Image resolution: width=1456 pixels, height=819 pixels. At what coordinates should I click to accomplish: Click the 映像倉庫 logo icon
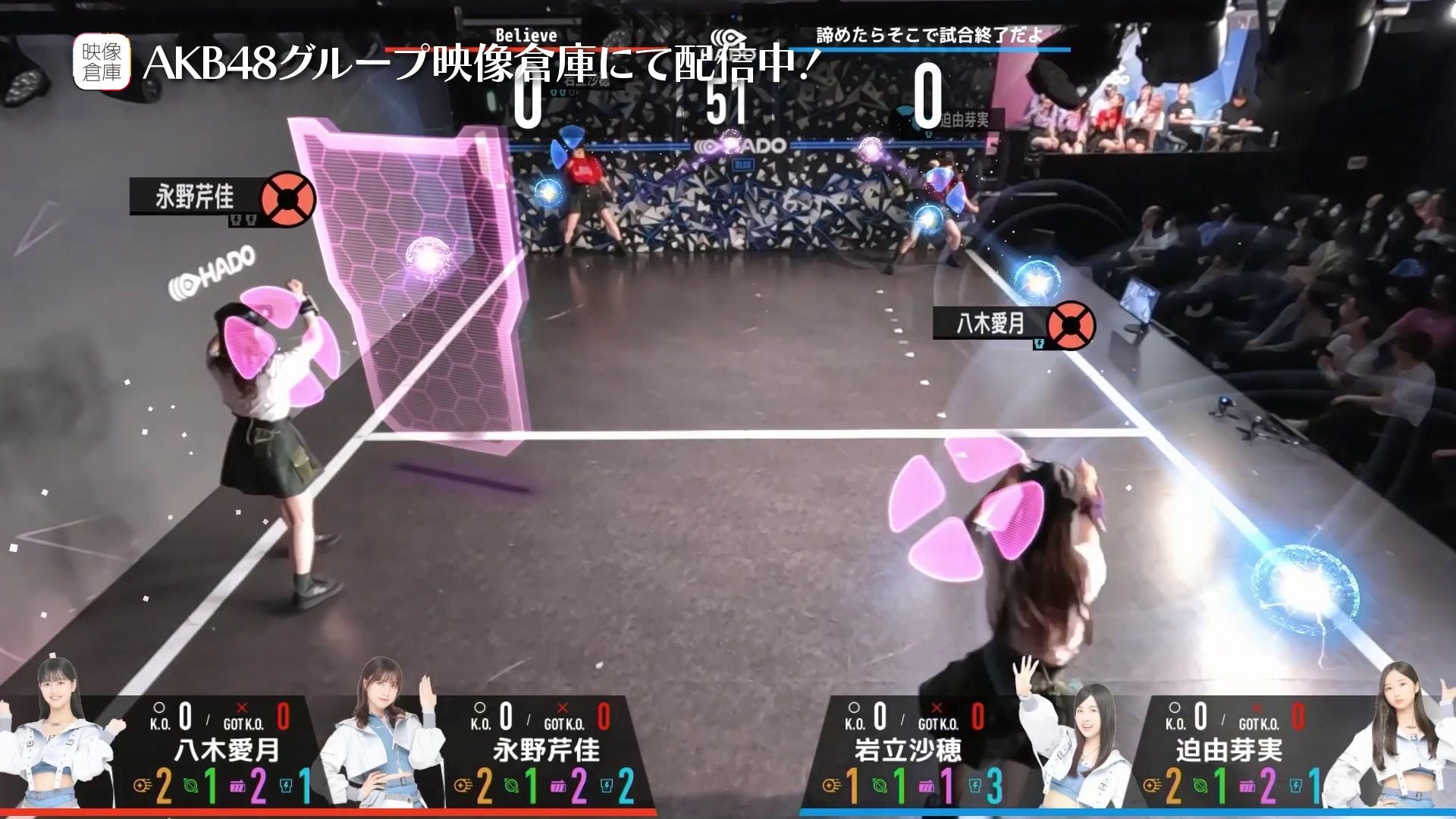click(102, 62)
